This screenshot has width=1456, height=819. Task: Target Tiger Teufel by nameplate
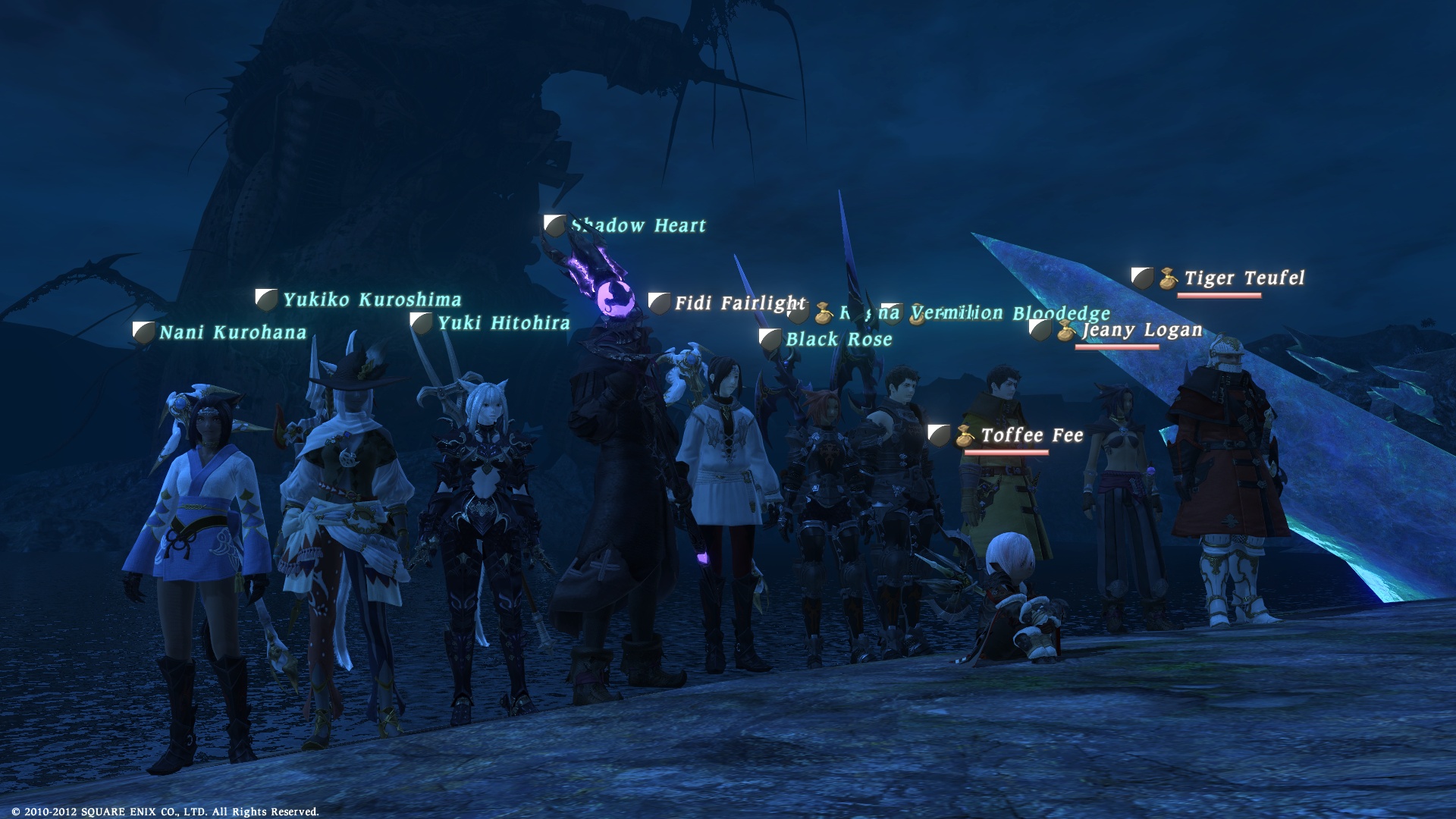(1244, 278)
